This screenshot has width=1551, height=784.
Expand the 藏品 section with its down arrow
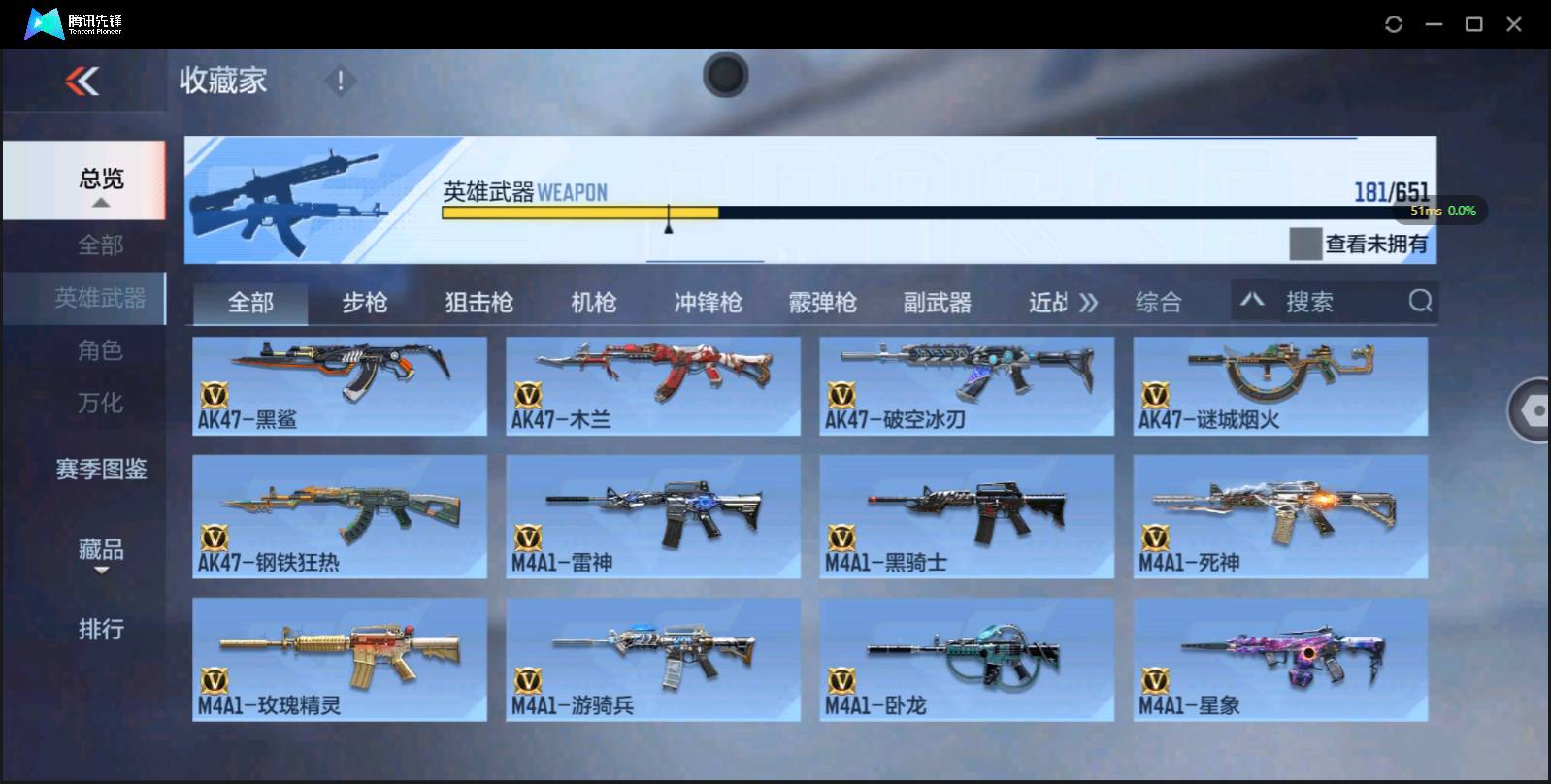[100, 571]
